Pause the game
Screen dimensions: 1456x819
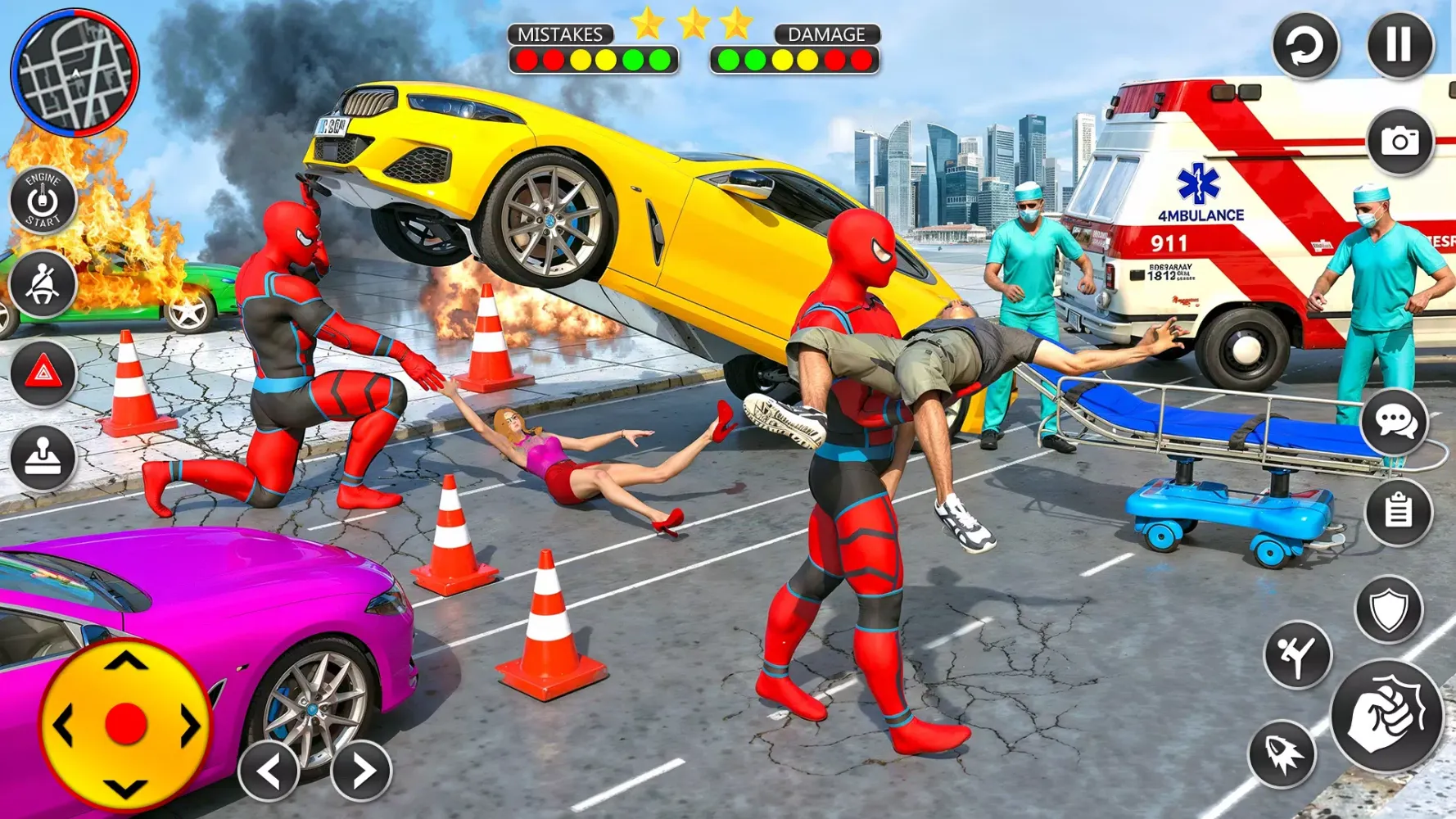[1399, 44]
